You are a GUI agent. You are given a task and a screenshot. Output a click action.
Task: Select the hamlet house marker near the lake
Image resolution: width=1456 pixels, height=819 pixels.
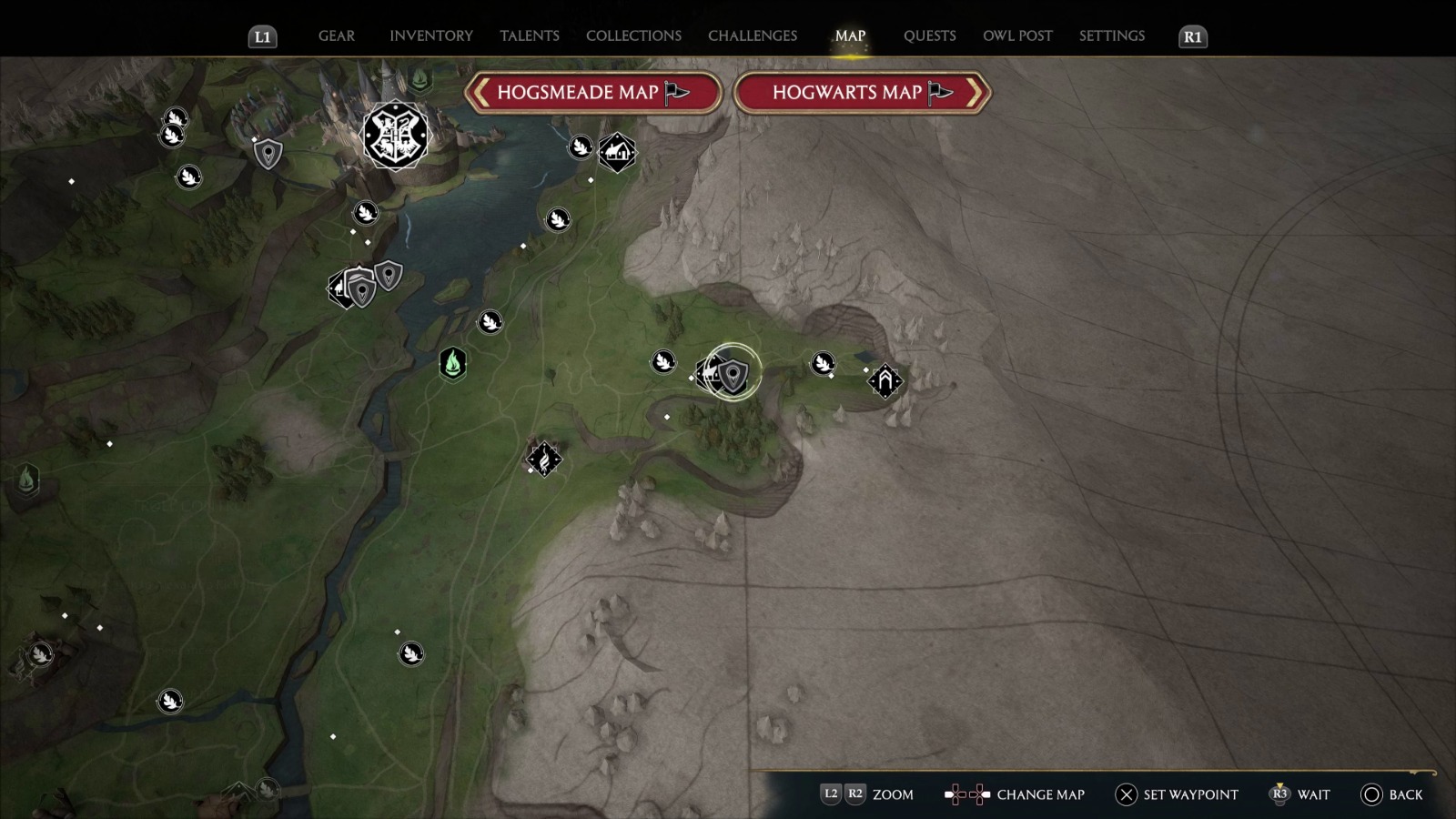[617, 152]
